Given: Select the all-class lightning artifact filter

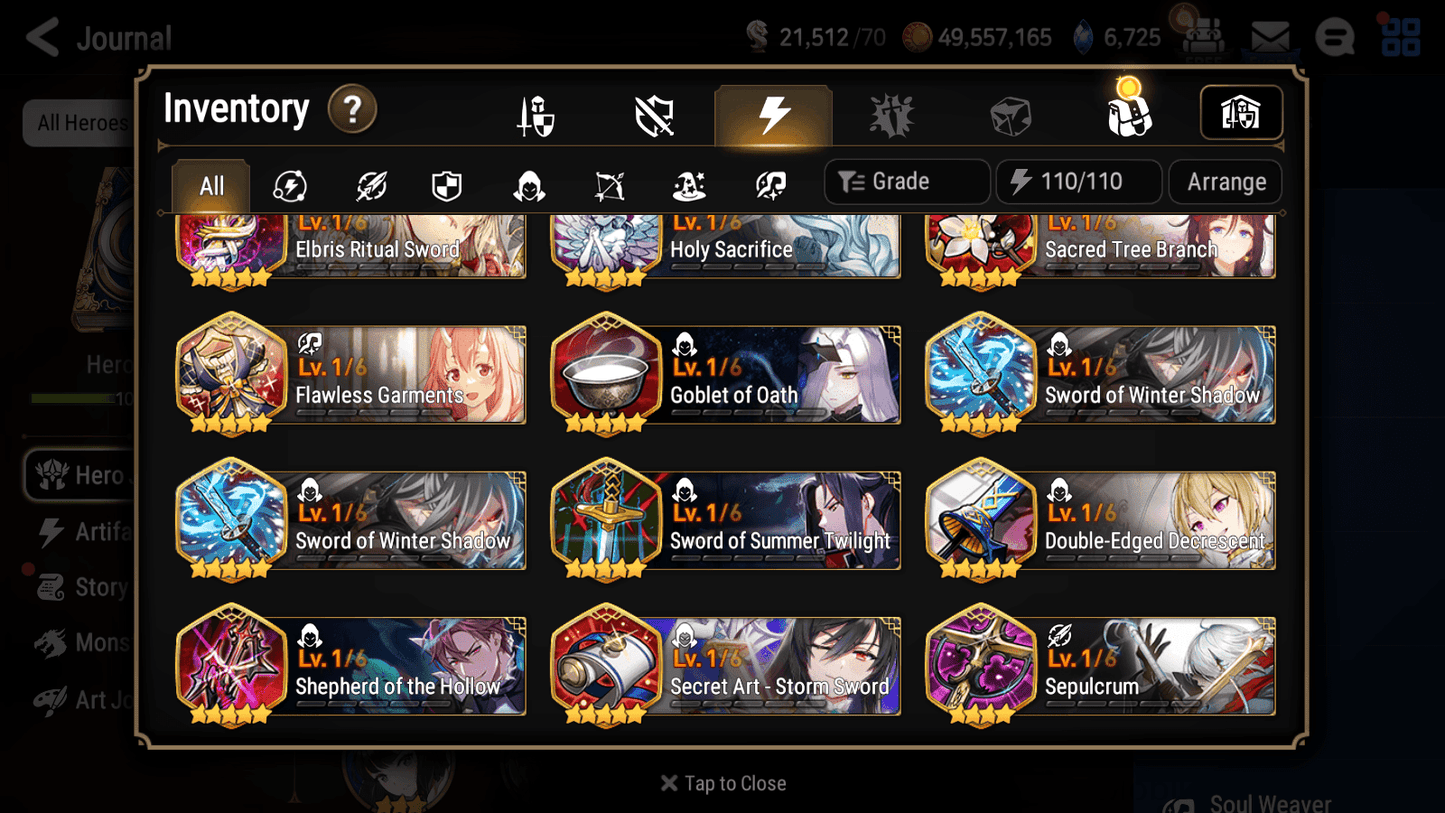Looking at the screenshot, I should click(x=291, y=185).
